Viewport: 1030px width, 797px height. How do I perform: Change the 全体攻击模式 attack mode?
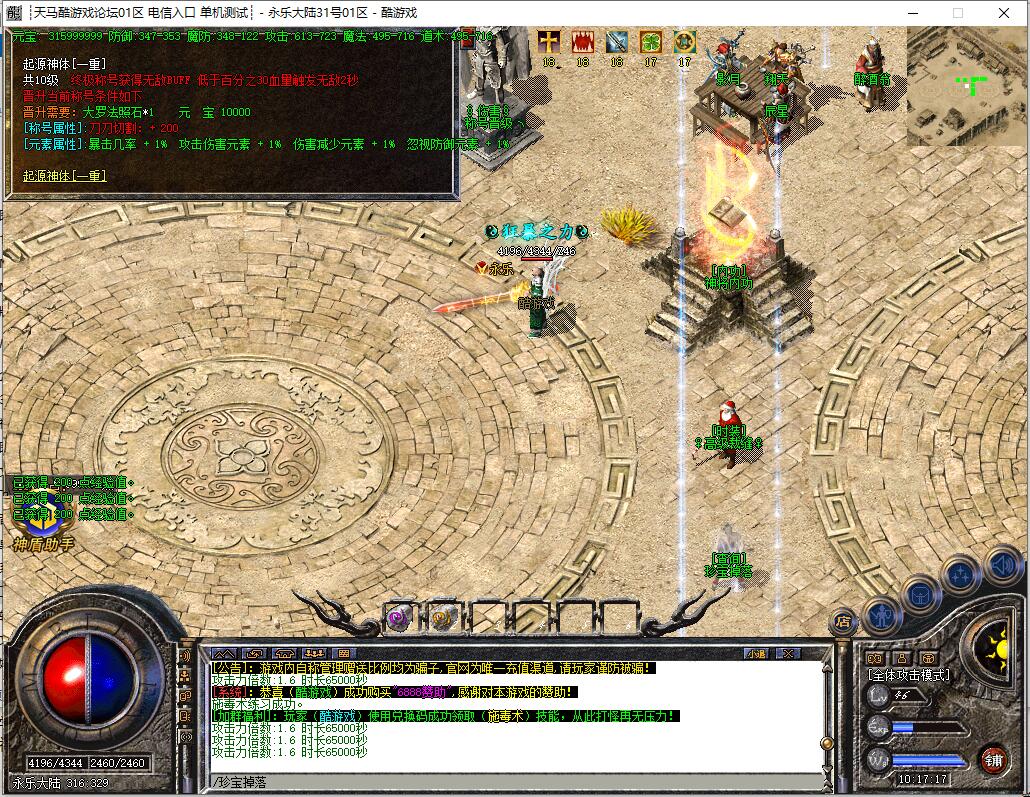coord(909,675)
